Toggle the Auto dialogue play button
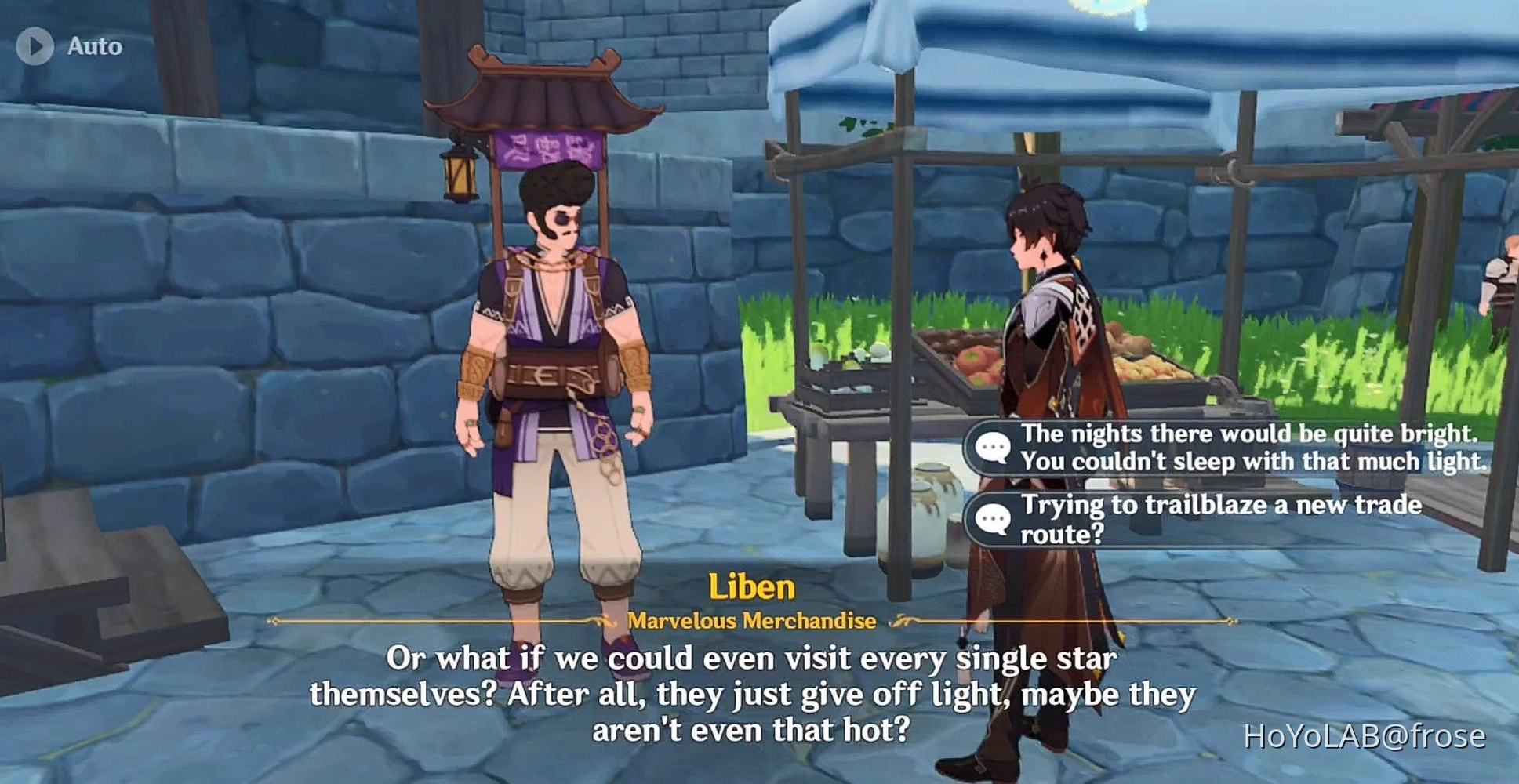 click(x=35, y=46)
